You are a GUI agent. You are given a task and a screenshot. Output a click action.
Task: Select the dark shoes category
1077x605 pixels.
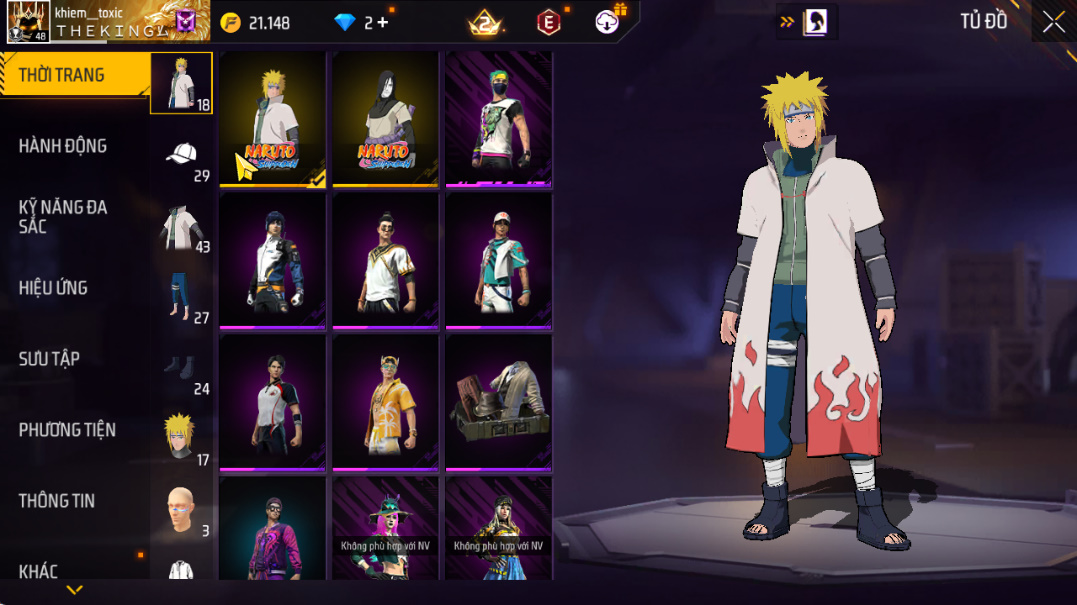tap(182, 368)
